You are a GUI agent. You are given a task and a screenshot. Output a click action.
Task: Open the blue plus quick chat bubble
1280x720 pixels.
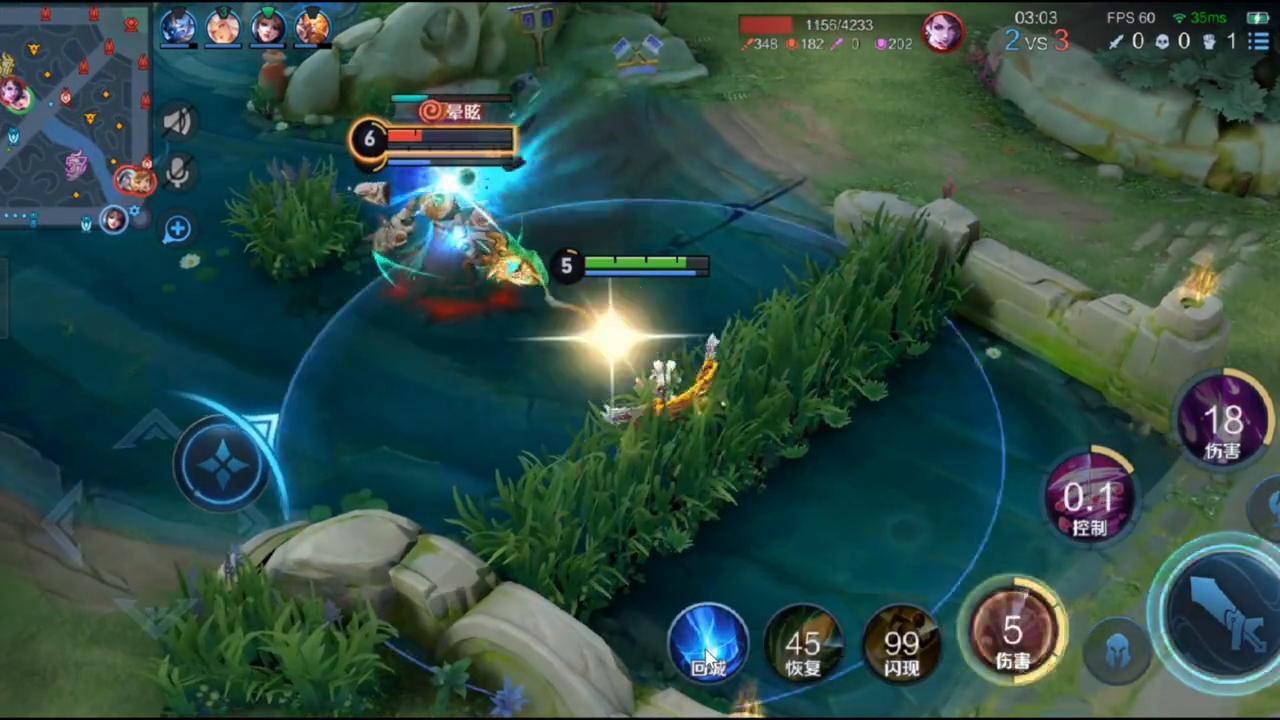pyautogui.click(x=177, y=229)
